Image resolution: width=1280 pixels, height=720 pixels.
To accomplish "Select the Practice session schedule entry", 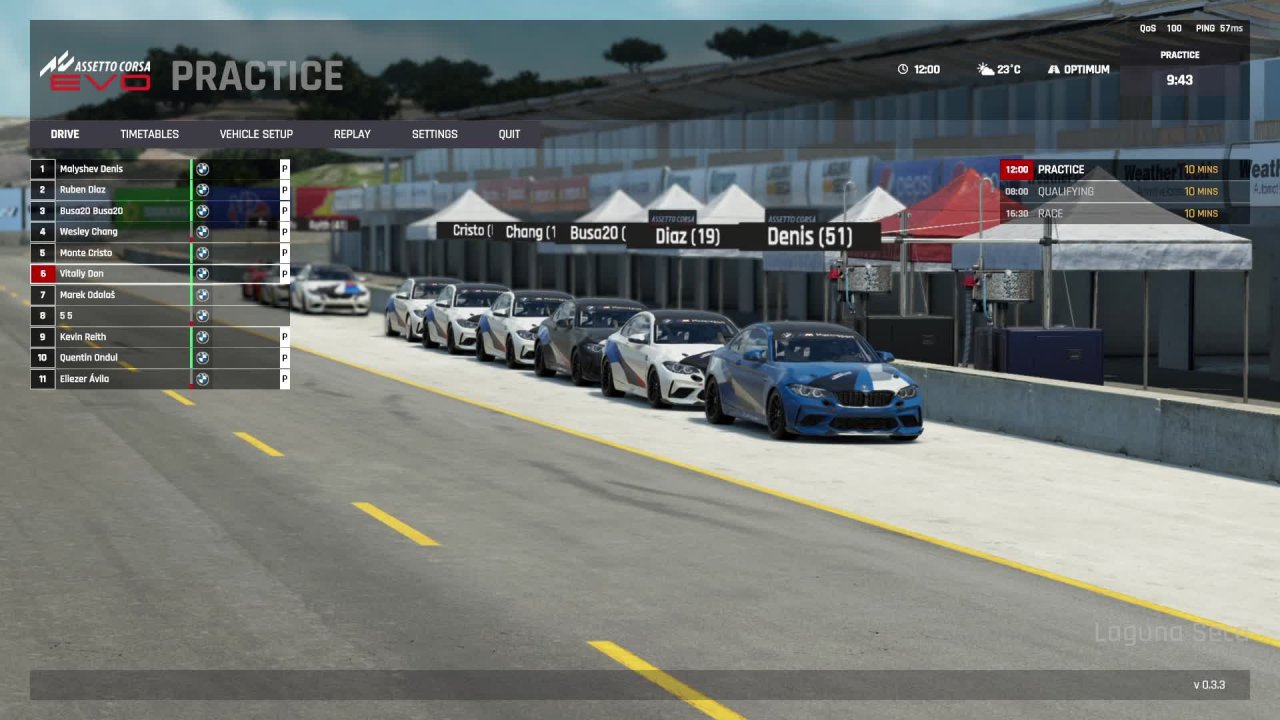I will tap(1124, 170).
